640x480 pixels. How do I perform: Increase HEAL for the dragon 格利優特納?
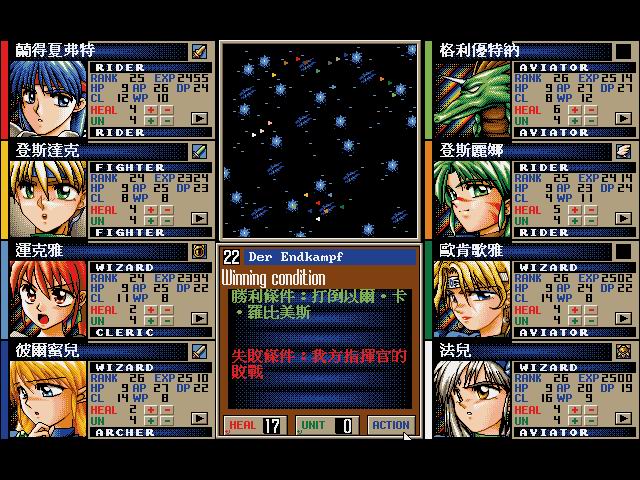[x=575, y=109]
